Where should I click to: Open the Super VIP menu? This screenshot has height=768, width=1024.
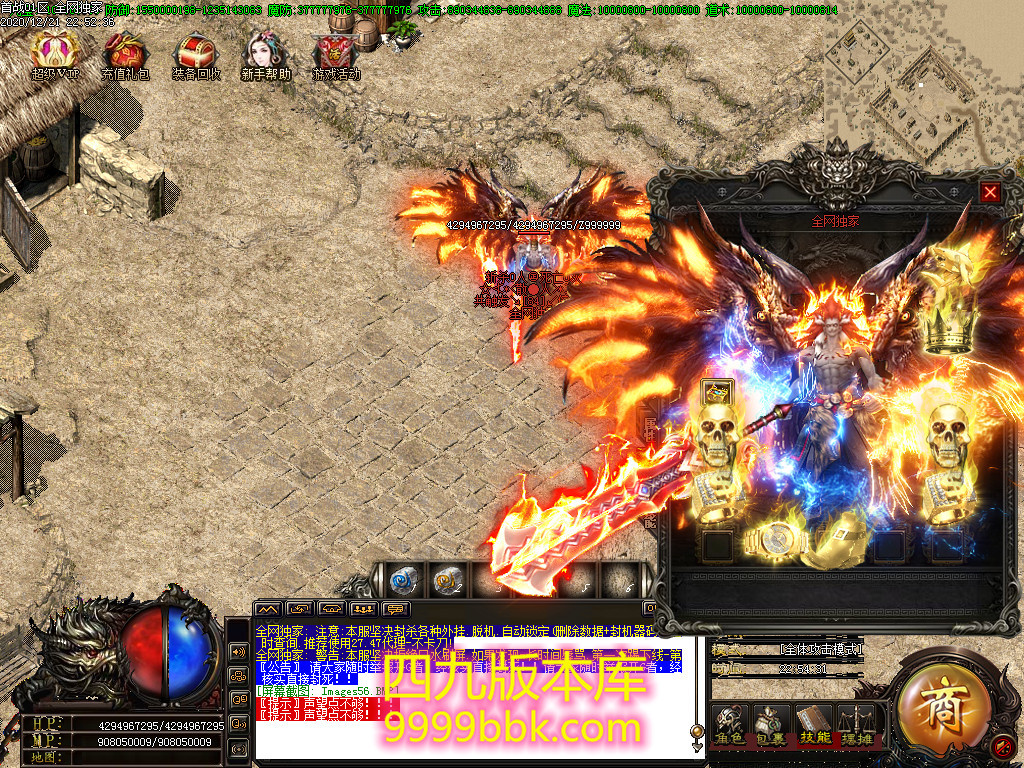[x=54, y=53]
